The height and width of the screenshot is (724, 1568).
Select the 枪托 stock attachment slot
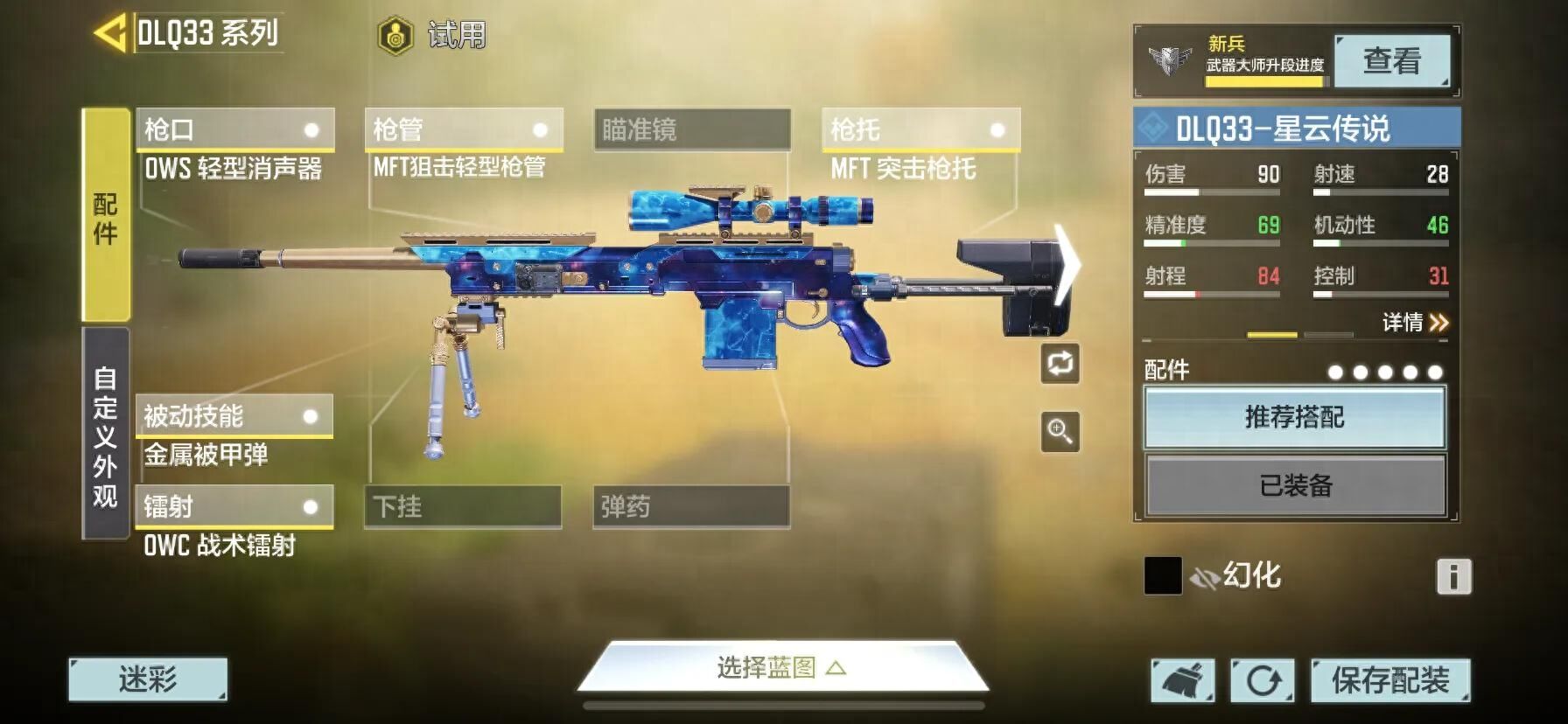point(920,130)
